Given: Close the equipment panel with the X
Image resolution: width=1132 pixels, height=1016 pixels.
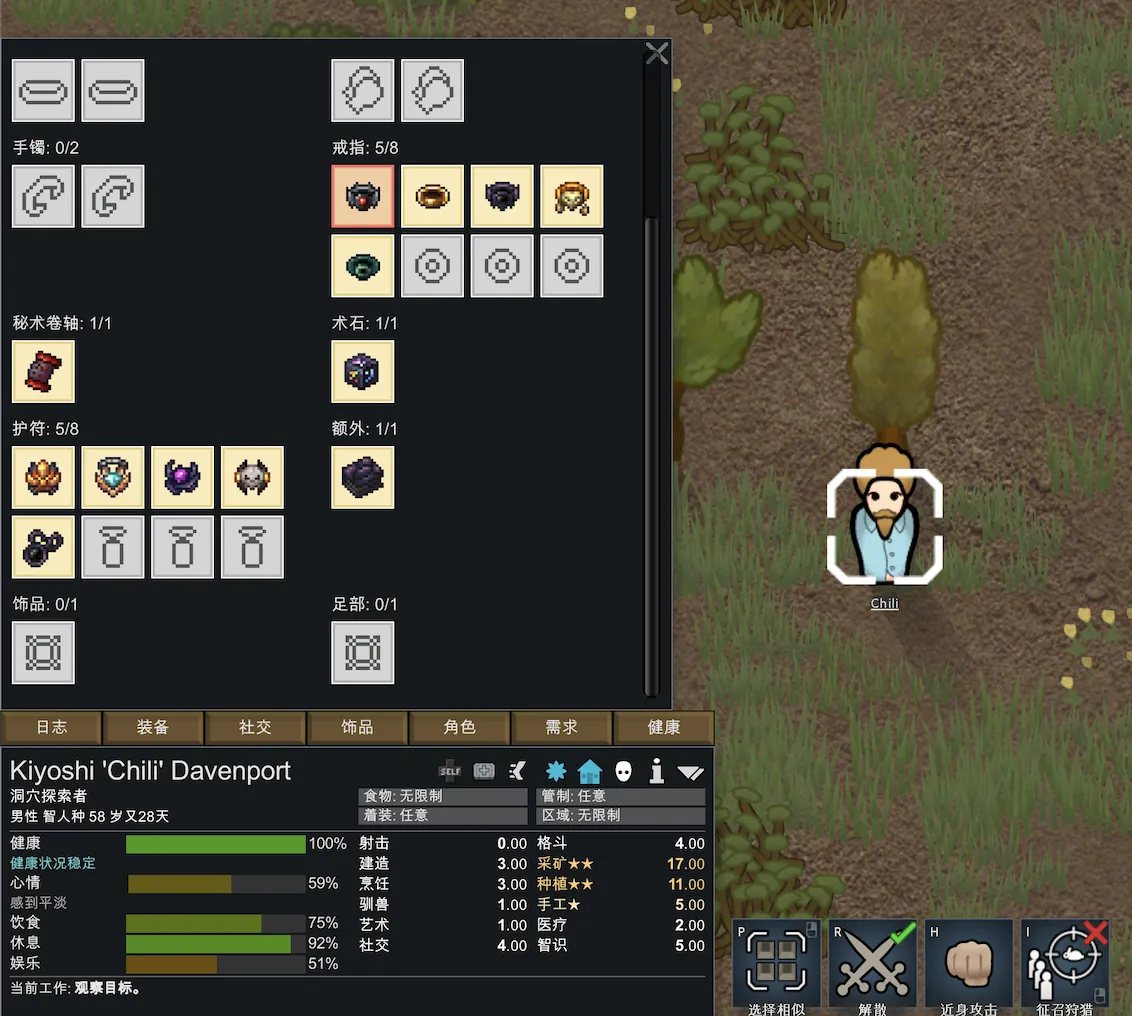Looking at the screenshot, I should coord(657,54).
